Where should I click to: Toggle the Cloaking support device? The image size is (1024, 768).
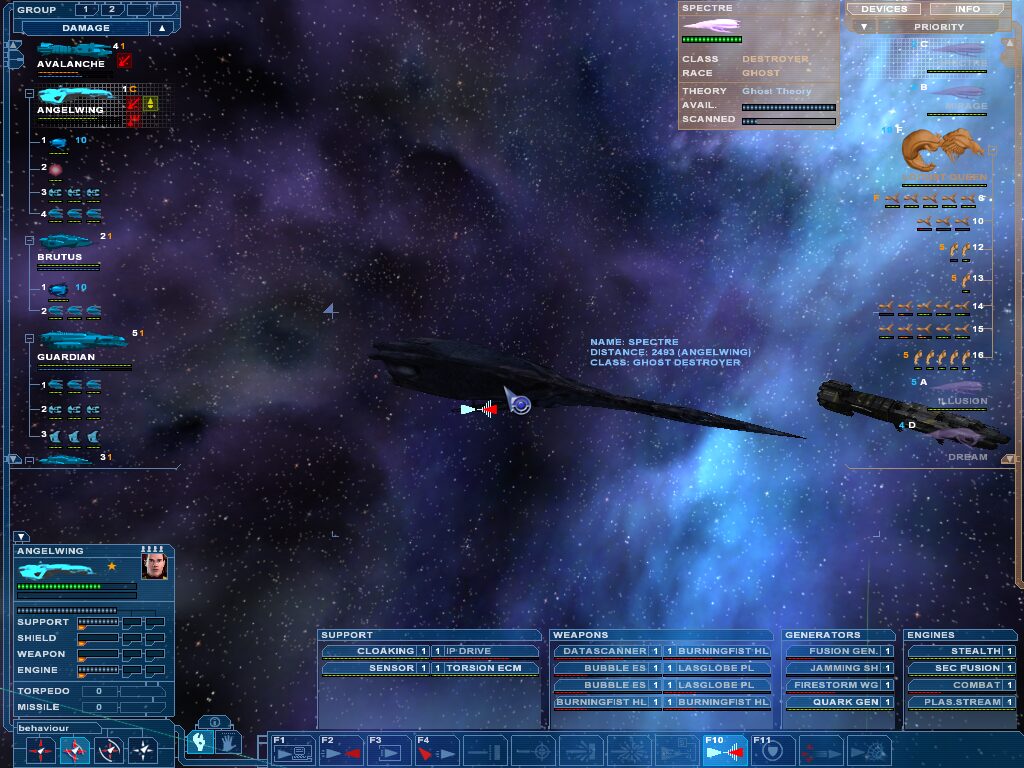(x=370, y=651)
